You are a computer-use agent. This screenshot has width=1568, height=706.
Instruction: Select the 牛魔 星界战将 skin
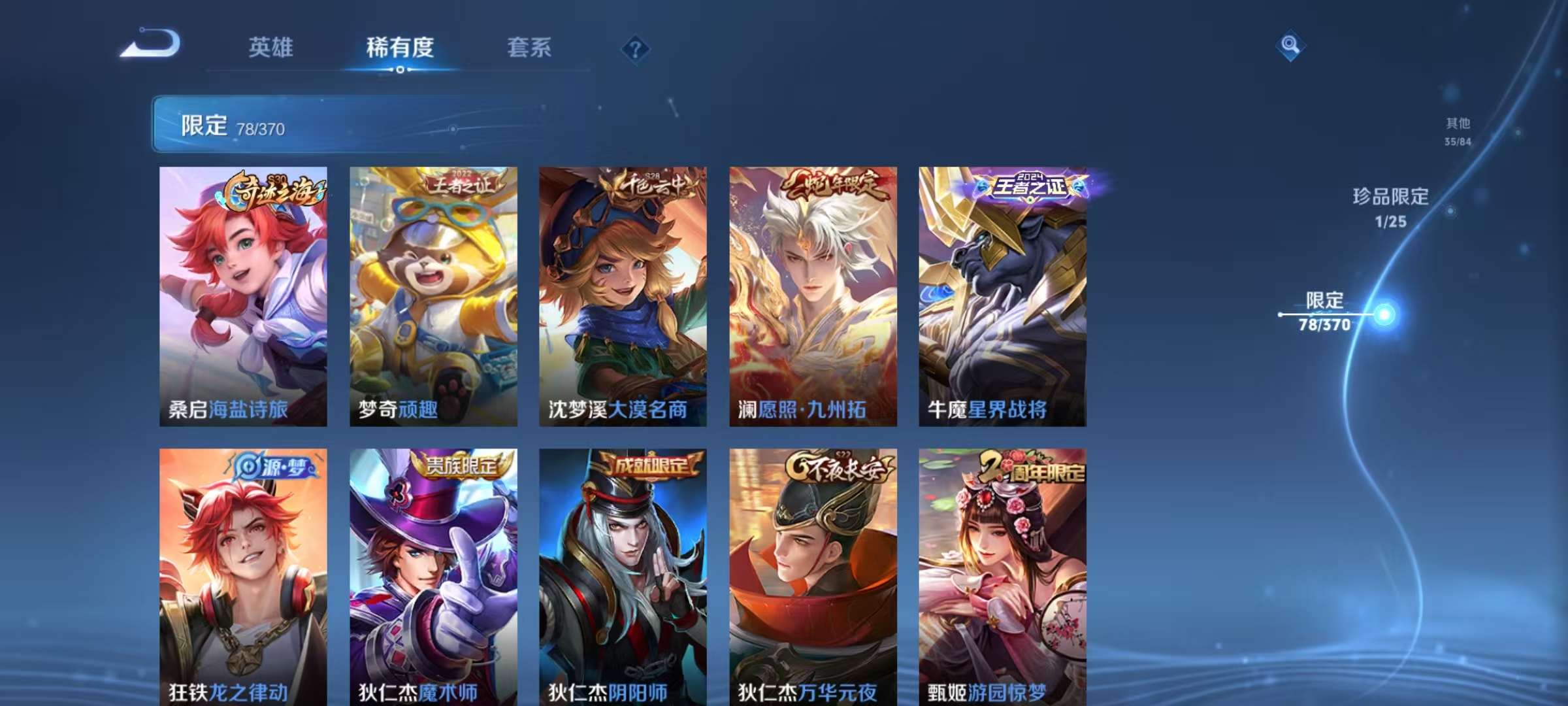click(x=1000, y=294)
